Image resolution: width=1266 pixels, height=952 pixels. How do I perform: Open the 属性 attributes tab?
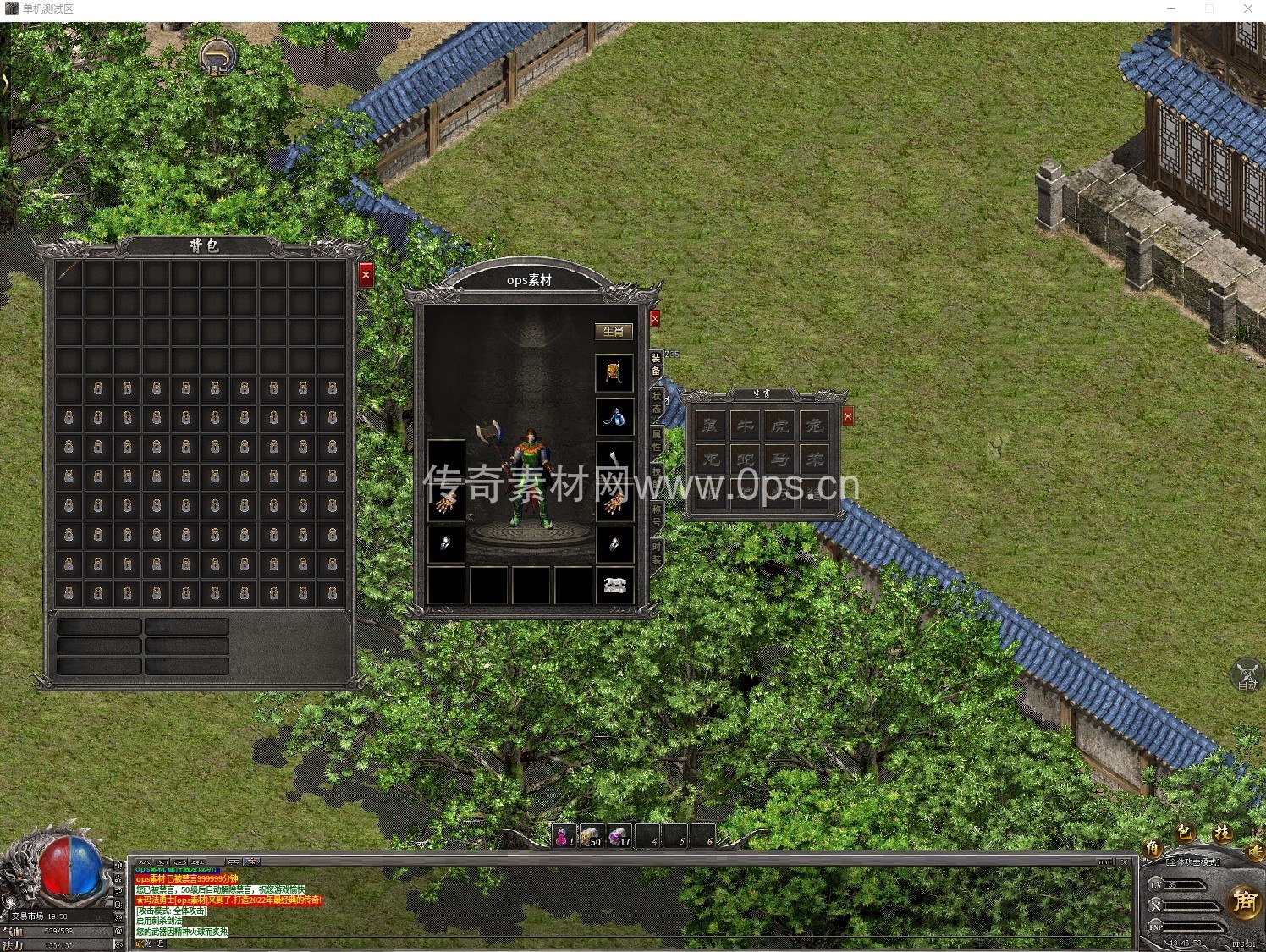(x=657, y=440)
